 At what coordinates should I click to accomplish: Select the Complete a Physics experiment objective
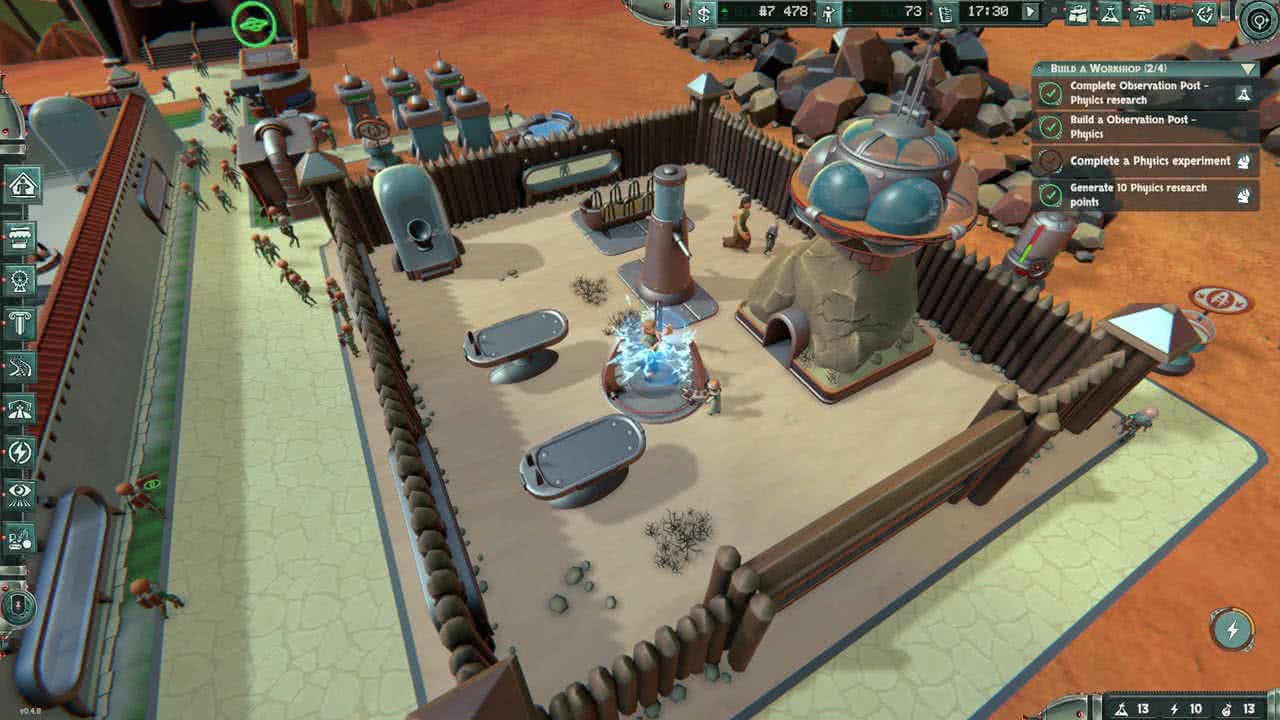point(1150,161)
